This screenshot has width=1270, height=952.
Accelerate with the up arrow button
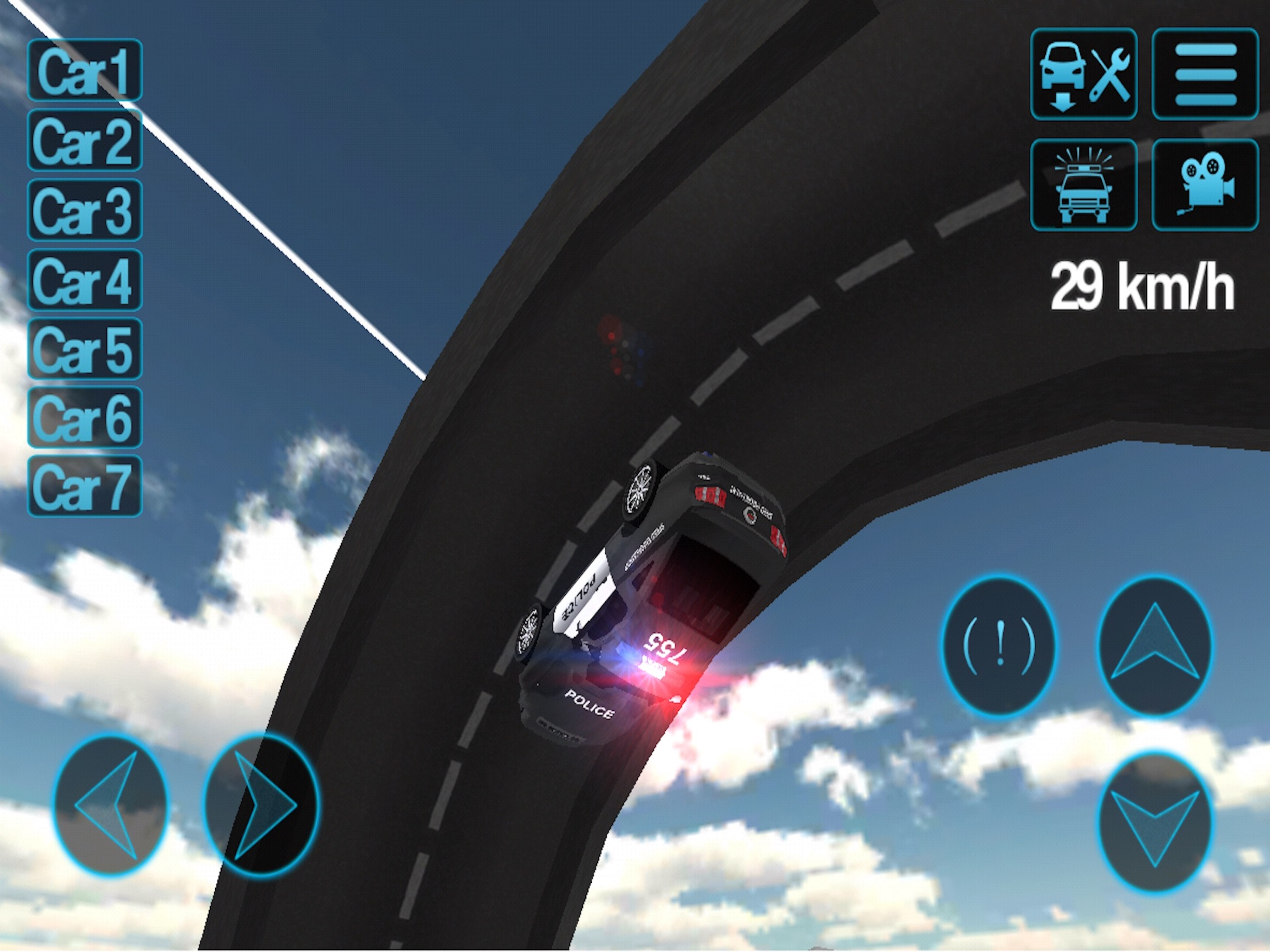pos(1155,646)
